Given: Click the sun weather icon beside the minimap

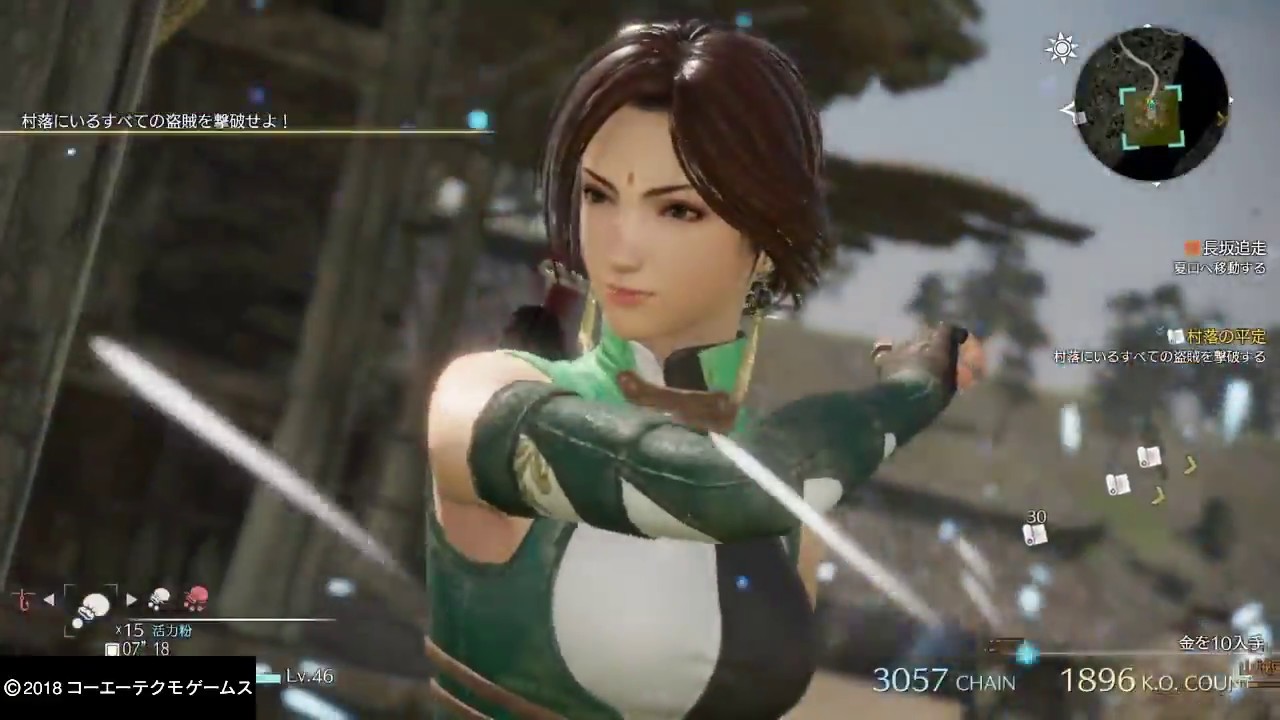Looking at the screenshot, I should point(1062,48).
